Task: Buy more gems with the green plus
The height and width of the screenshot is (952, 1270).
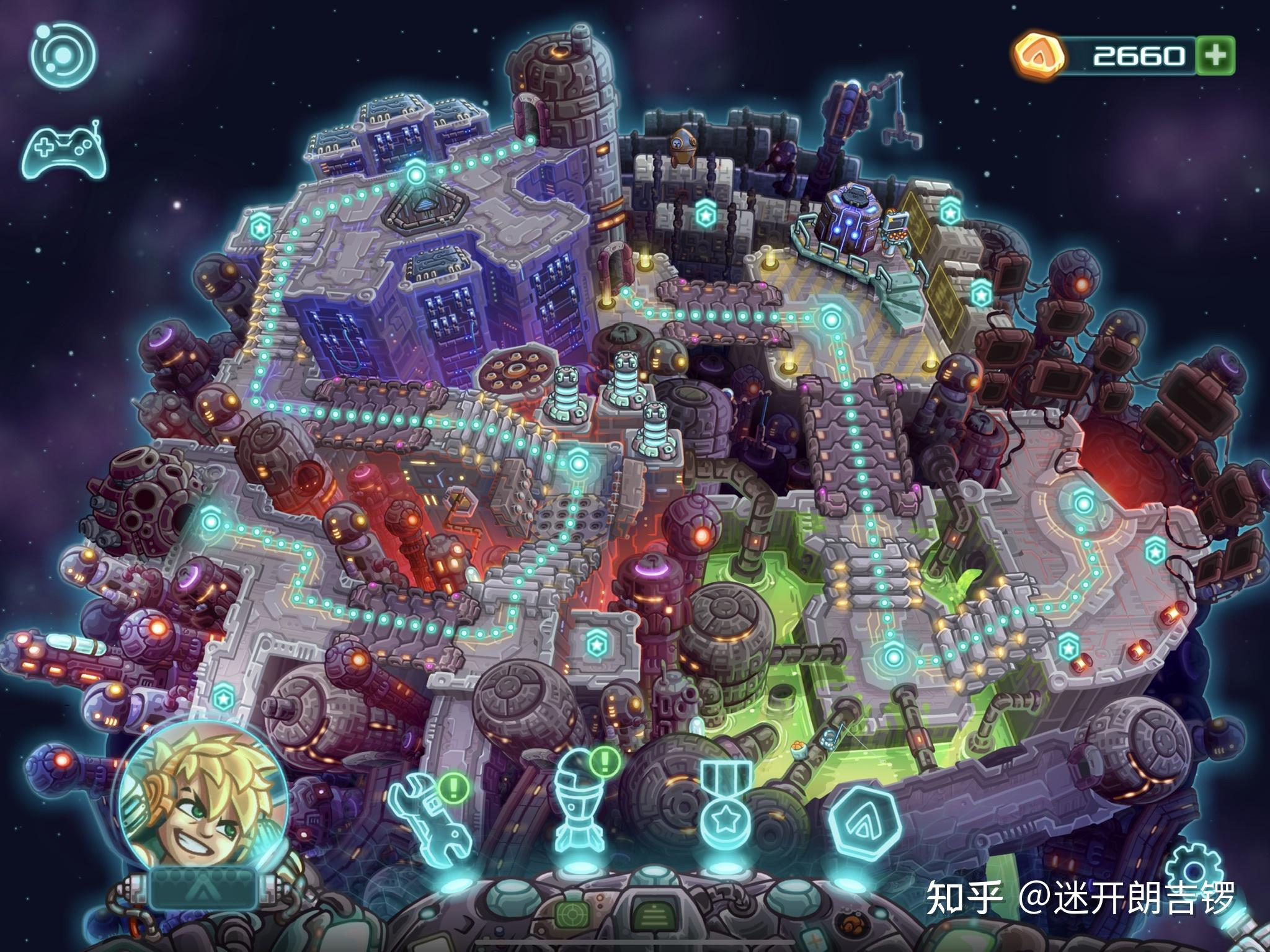Action: [x=1215, y=56]
